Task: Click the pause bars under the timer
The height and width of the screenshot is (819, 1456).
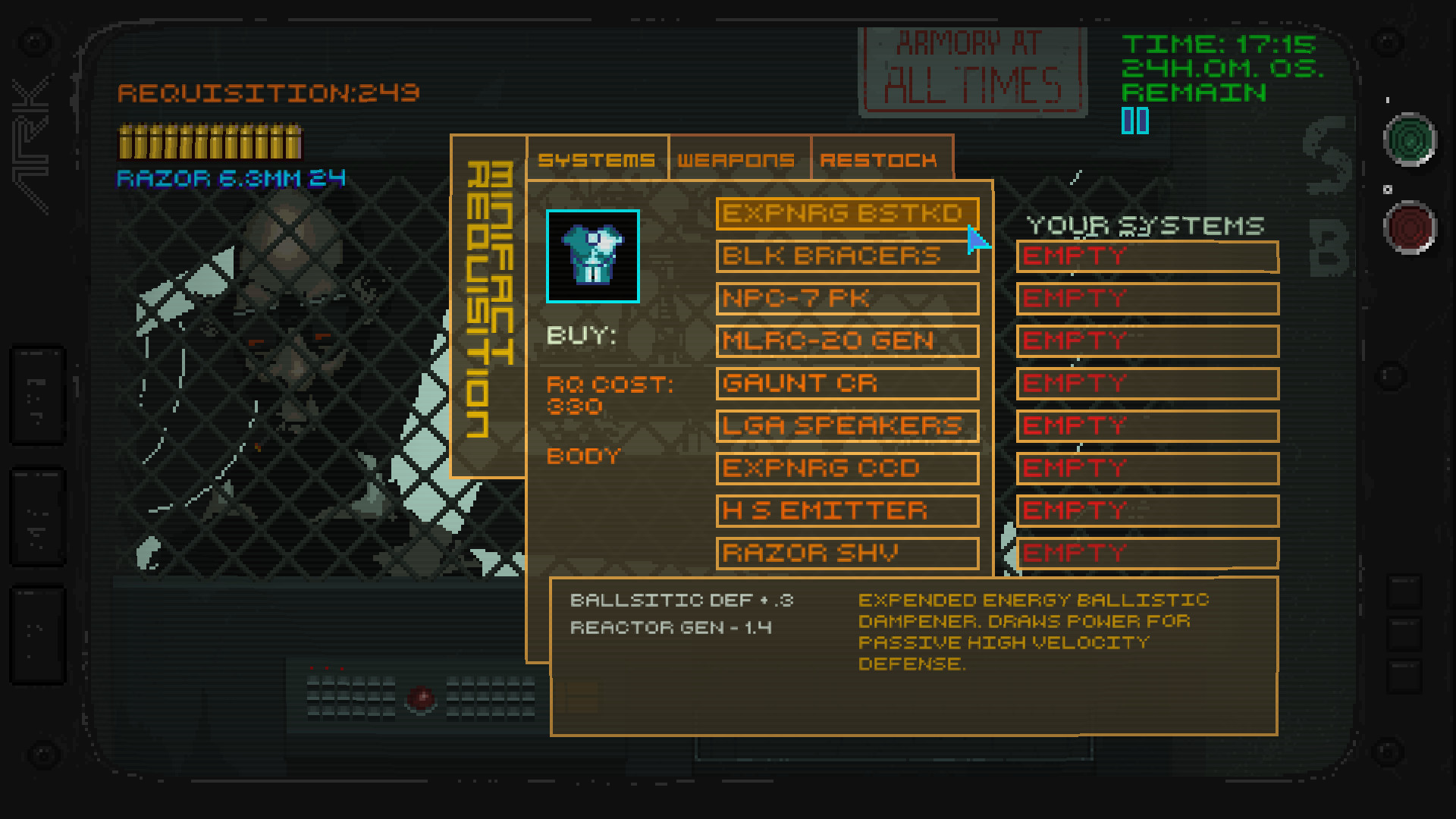Action: [x=1134, y=120]
